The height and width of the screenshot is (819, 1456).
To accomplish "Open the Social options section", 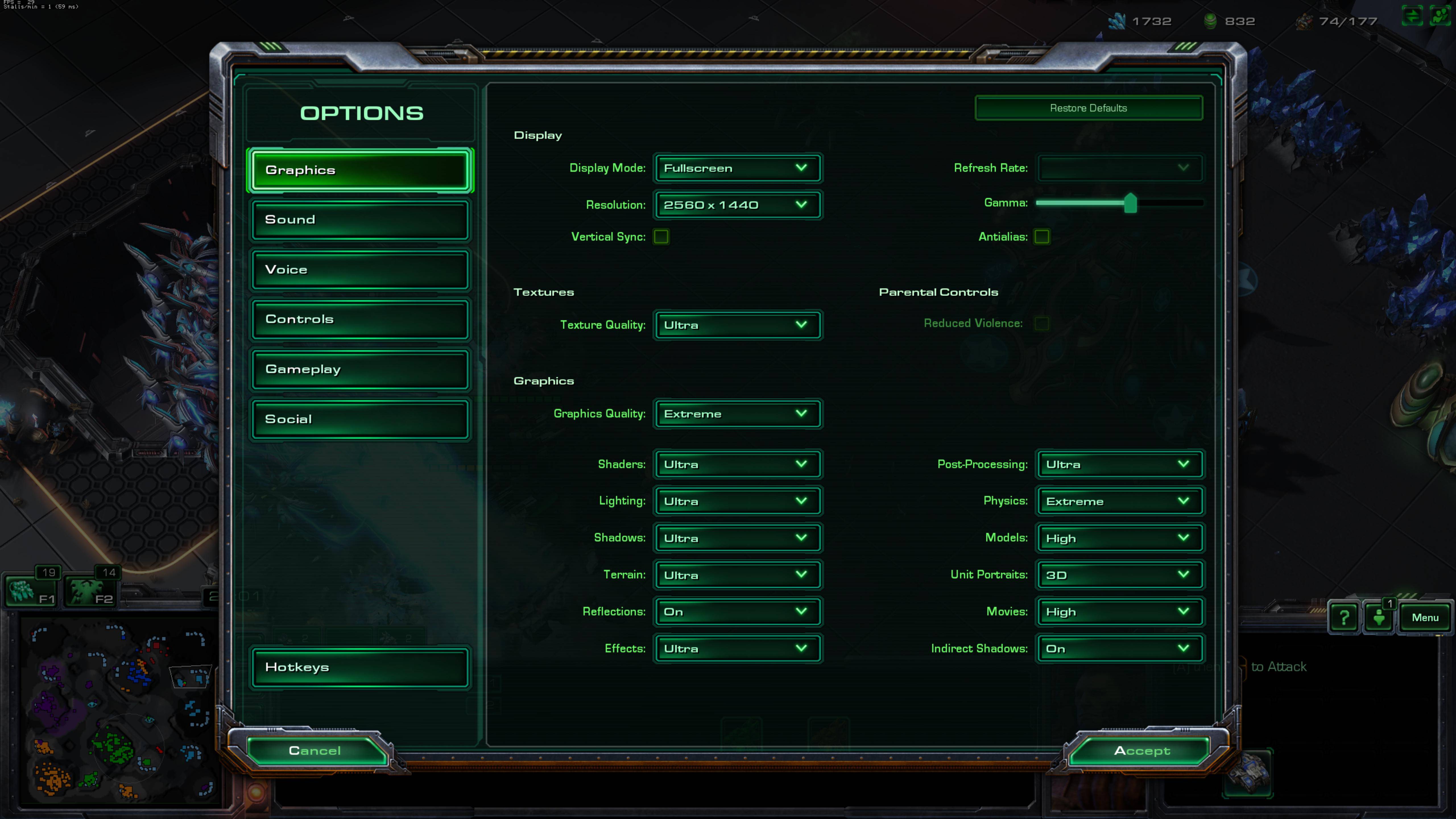I will pyautogui.click(x=360, y=419).
